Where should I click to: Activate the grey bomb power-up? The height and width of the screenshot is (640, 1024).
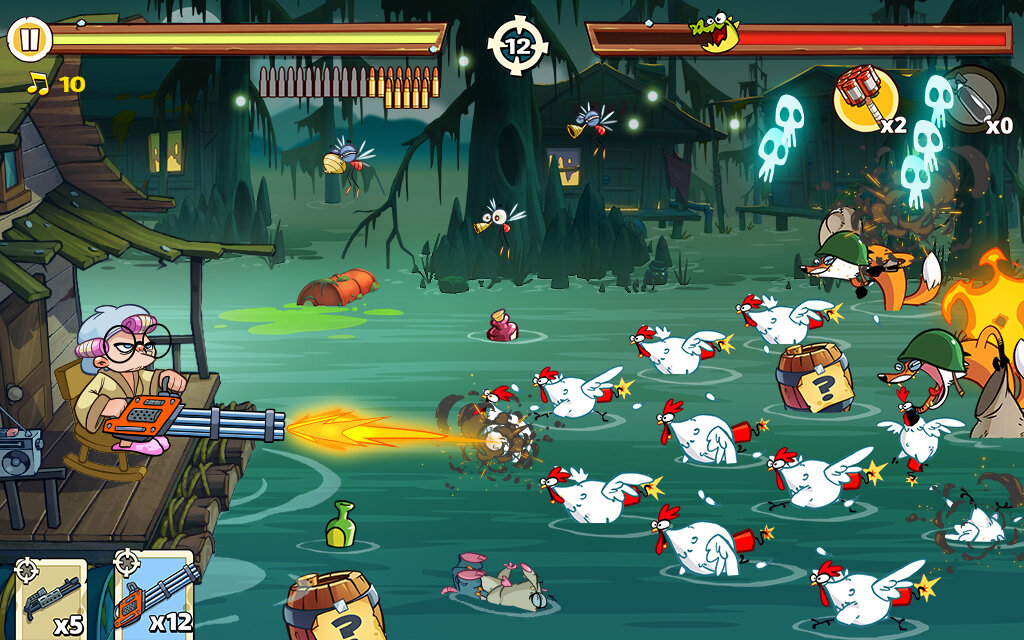(x=972, y=98)
